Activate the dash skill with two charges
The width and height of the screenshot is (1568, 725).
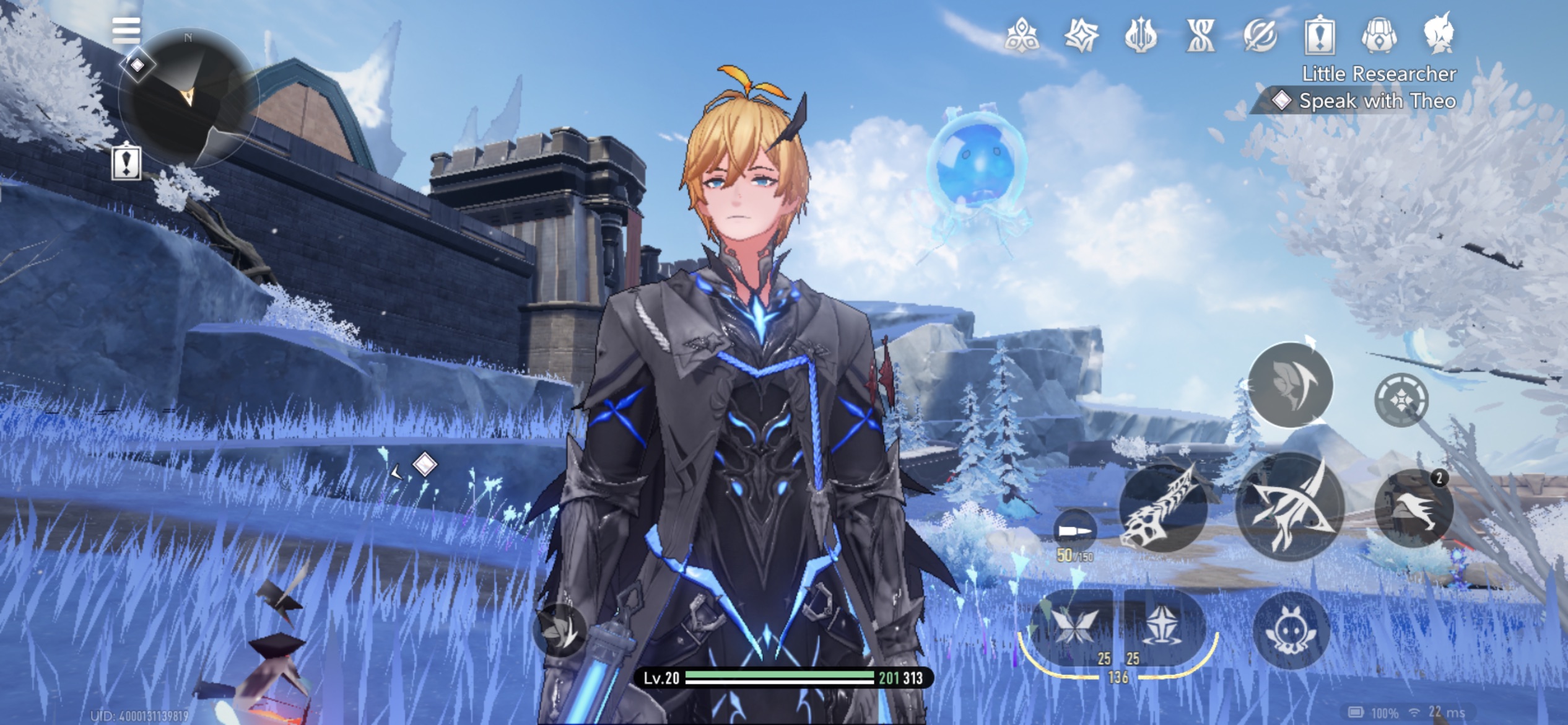[1414, 508]
